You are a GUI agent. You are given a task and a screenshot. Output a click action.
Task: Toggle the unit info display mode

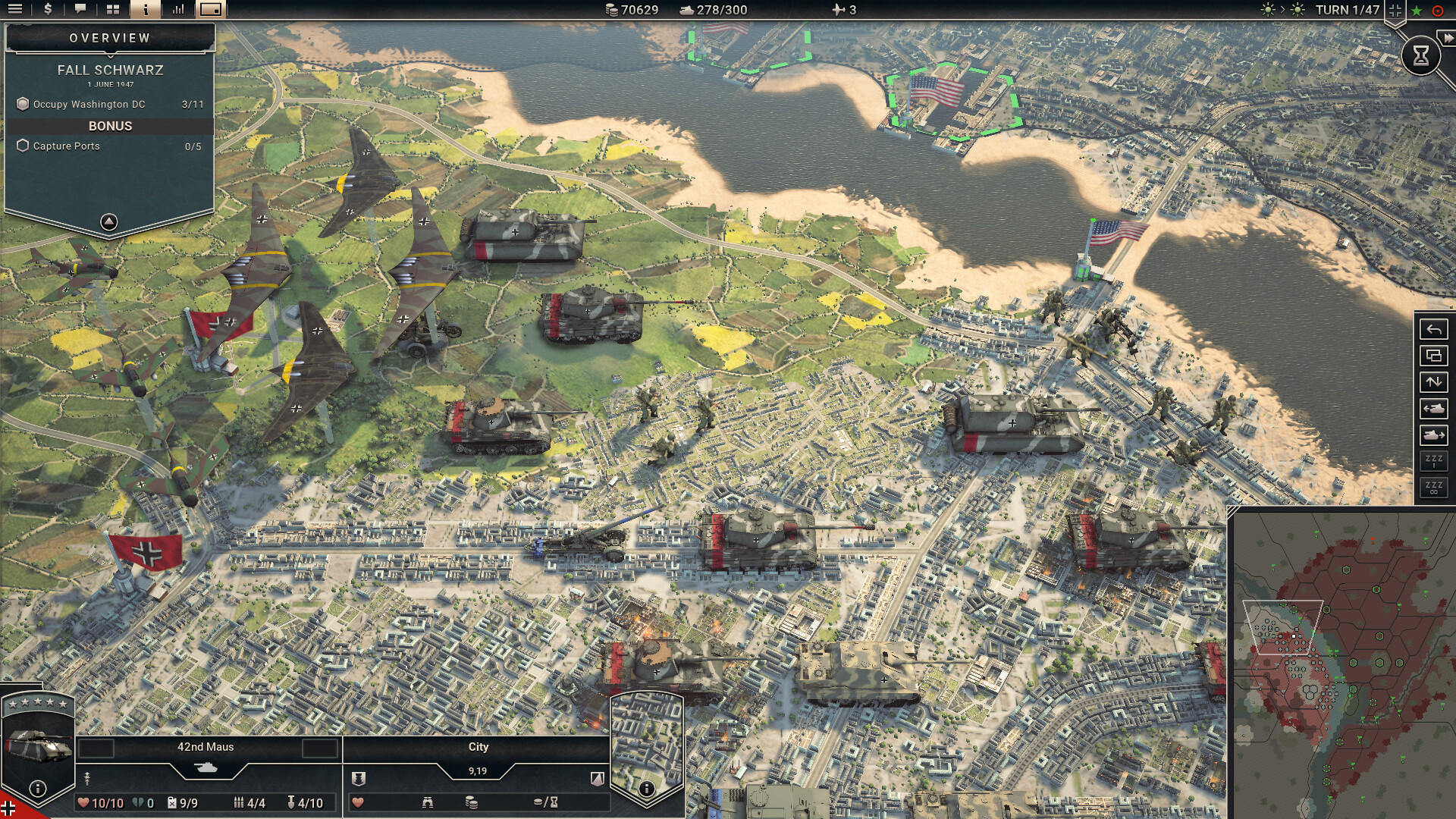click(x=210, y=11)
